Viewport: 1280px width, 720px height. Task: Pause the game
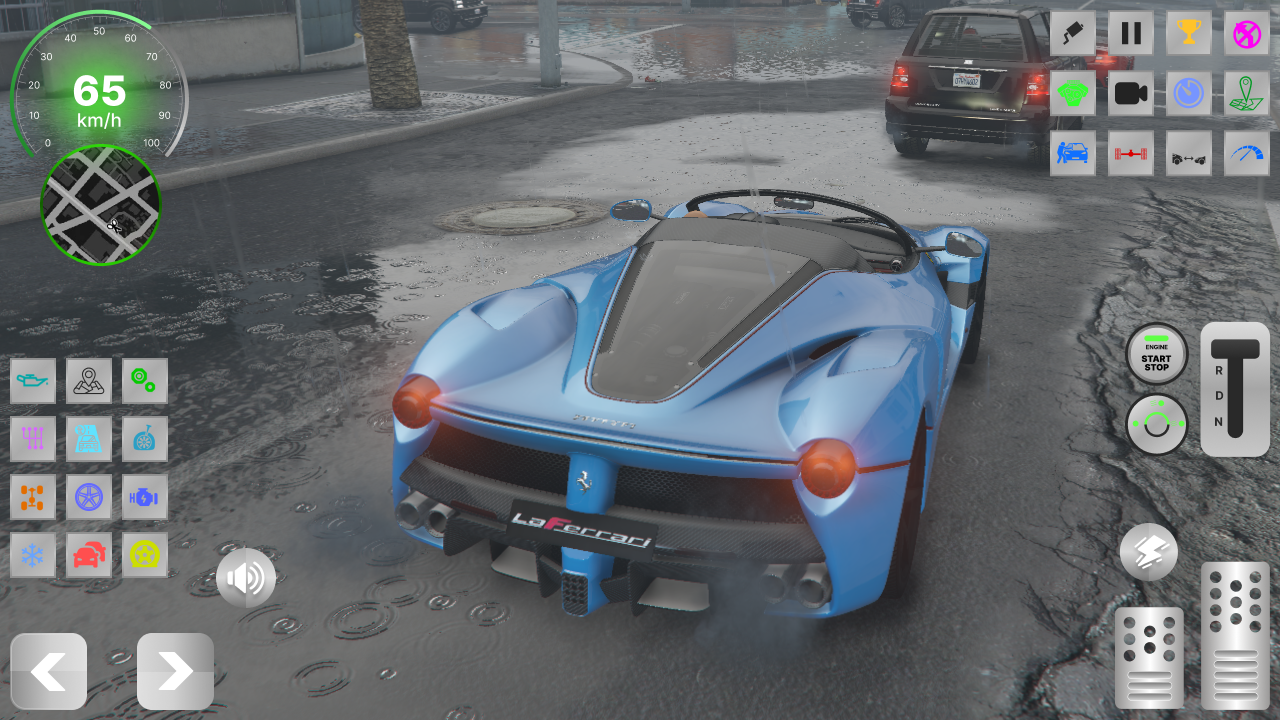[1130, 32]
